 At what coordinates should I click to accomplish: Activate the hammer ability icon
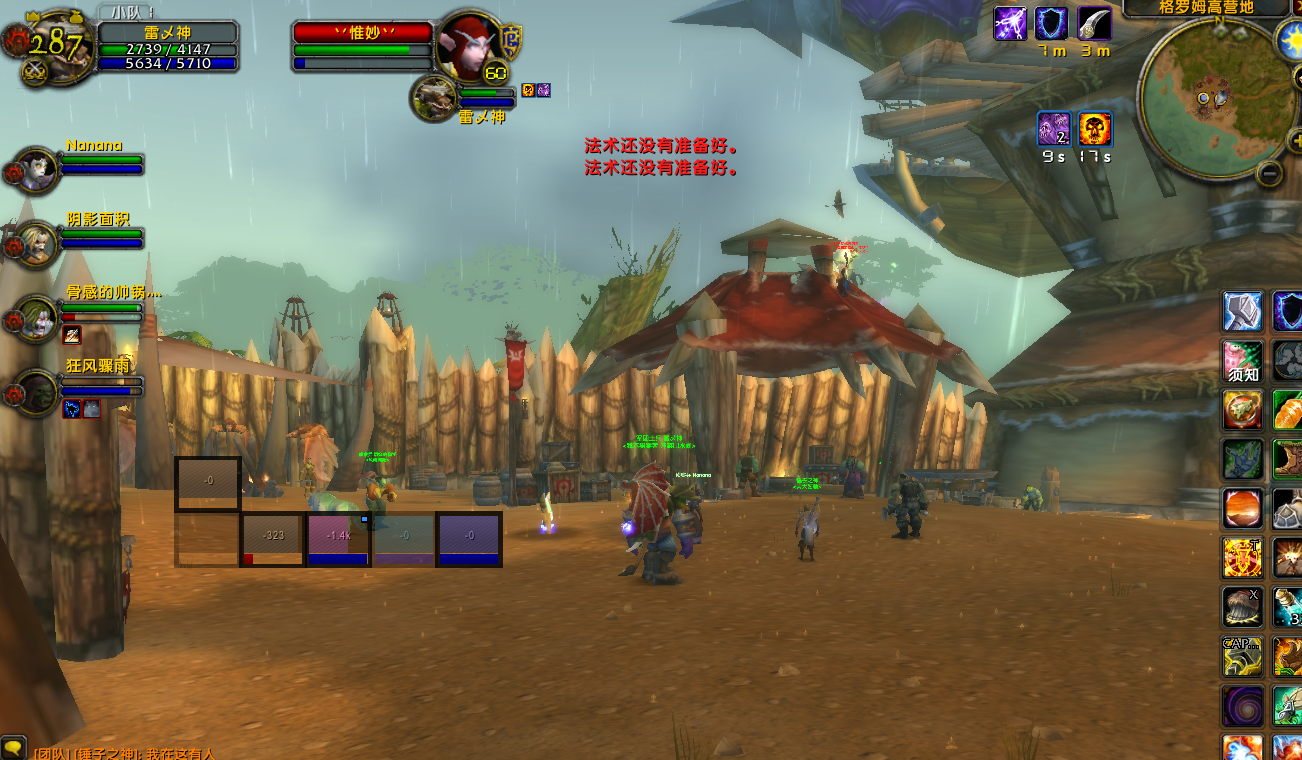pos(1242,312)
